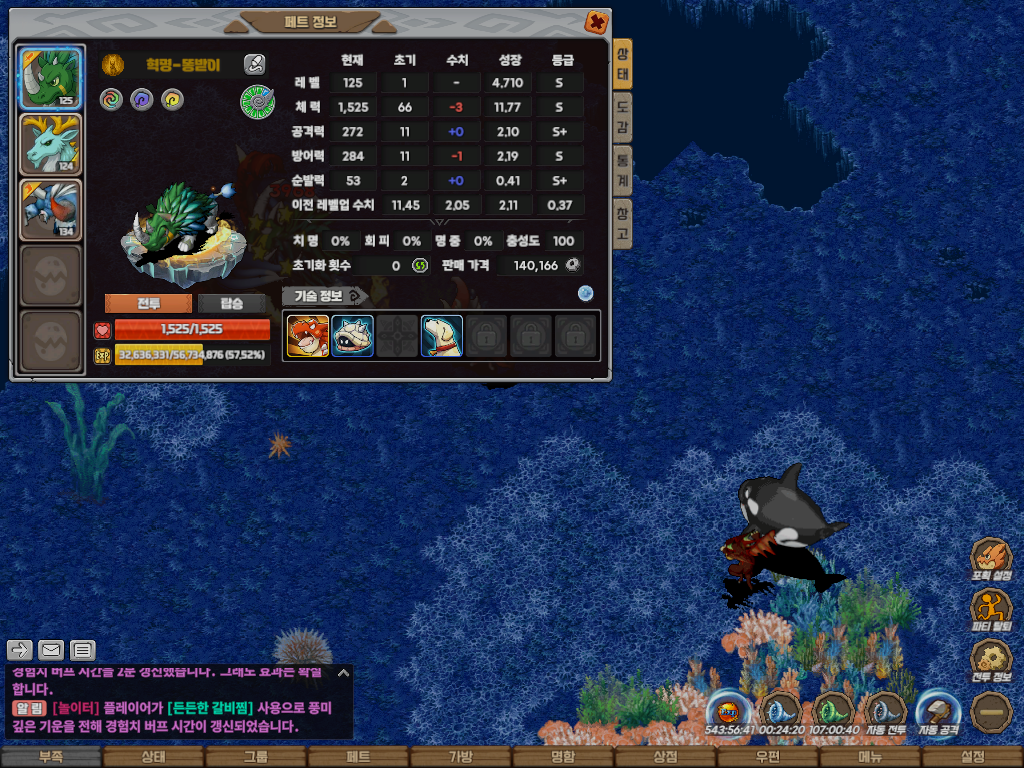The image size is (1024, 768).
Task: Close the 페트 정보 pet info window
Action: 595,22
